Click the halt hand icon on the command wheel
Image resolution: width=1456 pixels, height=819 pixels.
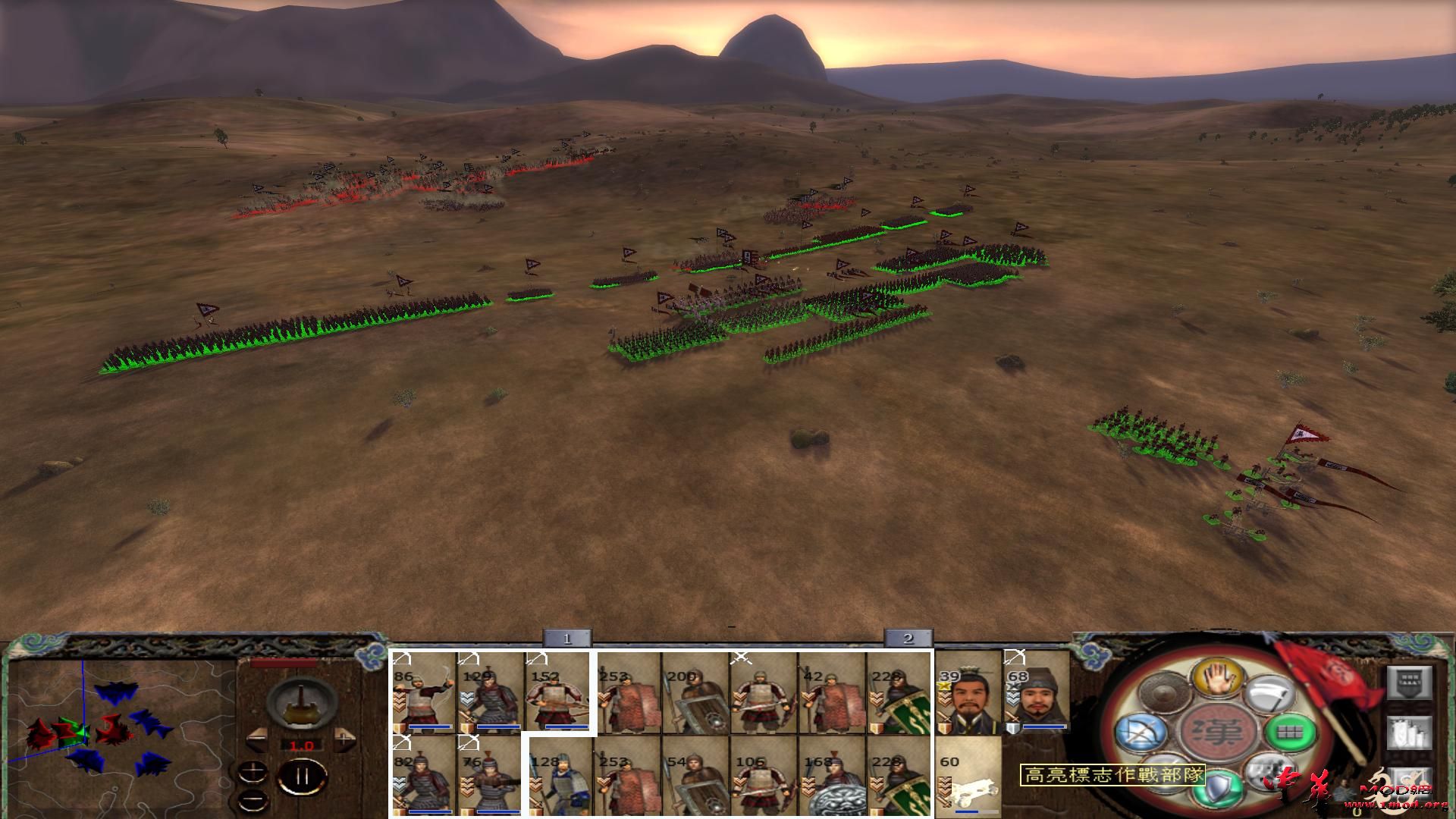coord(1219,677)
